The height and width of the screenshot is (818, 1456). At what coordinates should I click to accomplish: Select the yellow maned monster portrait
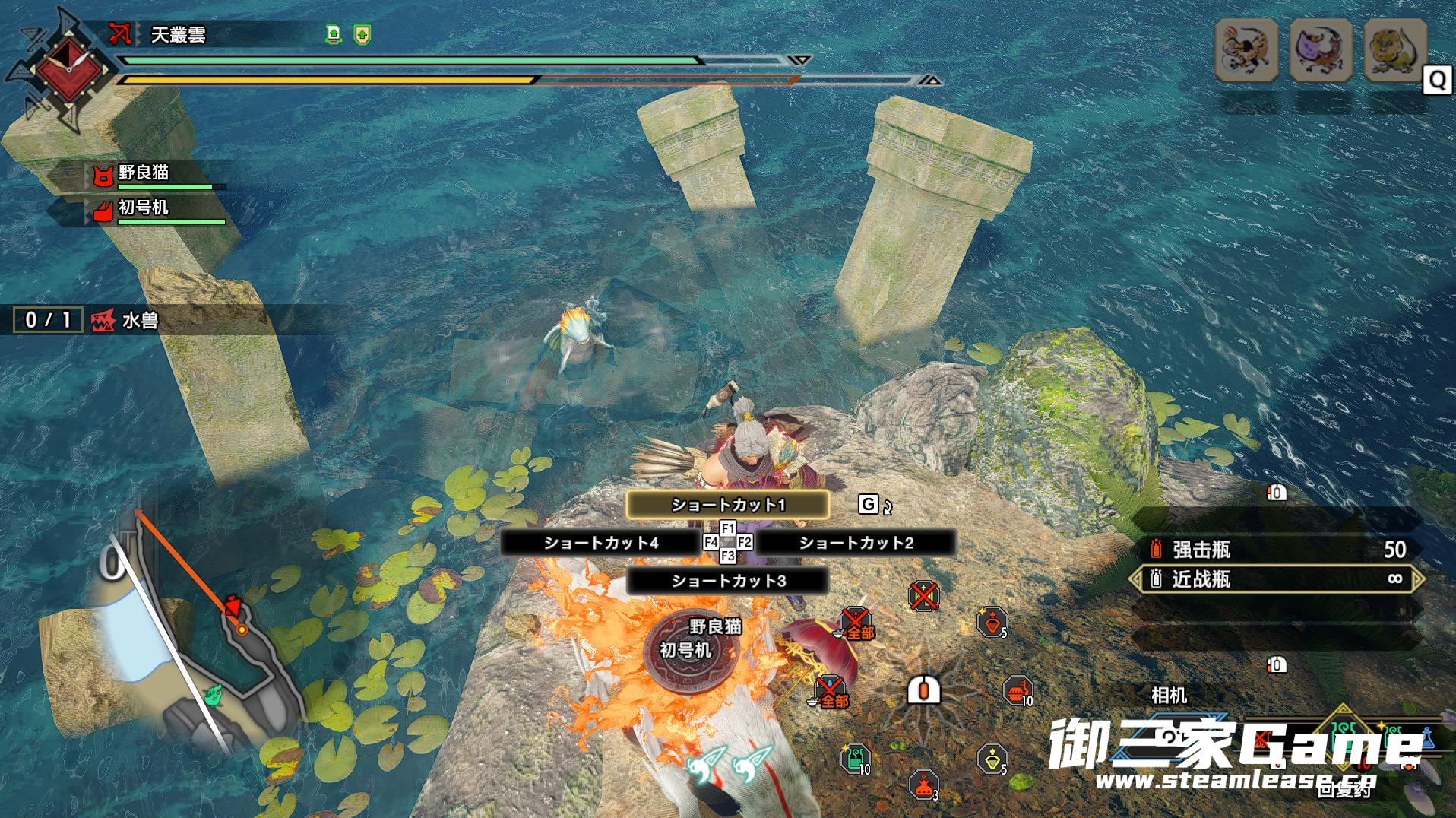coord(1394,51)
